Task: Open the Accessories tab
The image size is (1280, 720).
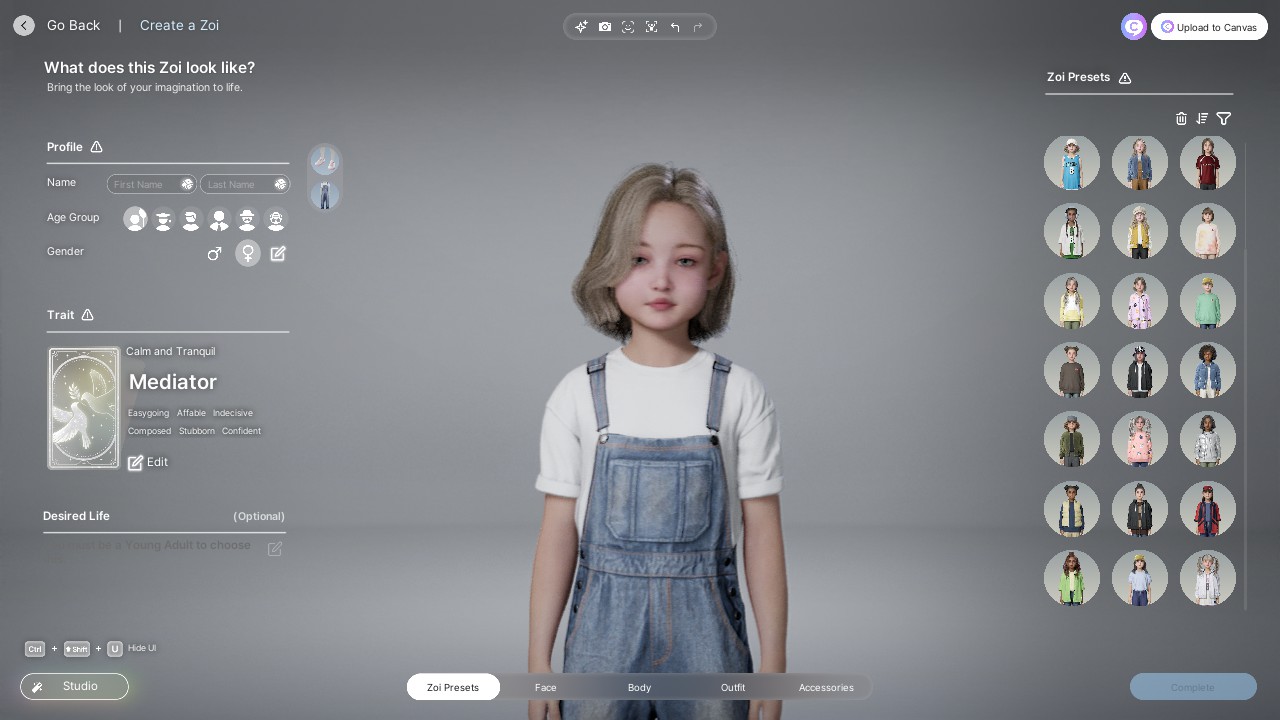Action: (826, 688)
